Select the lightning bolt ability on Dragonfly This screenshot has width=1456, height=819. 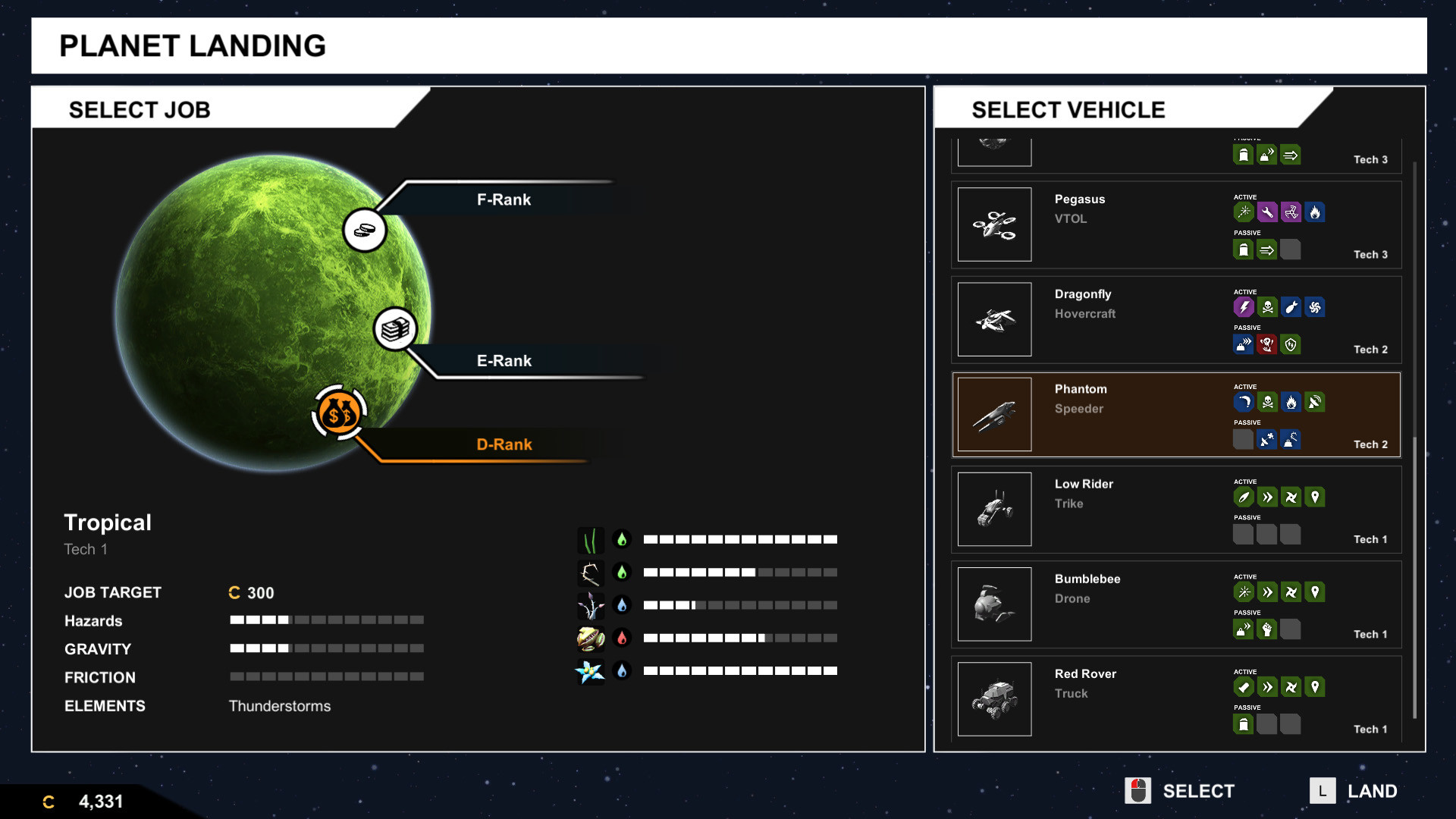(1244, 308)
